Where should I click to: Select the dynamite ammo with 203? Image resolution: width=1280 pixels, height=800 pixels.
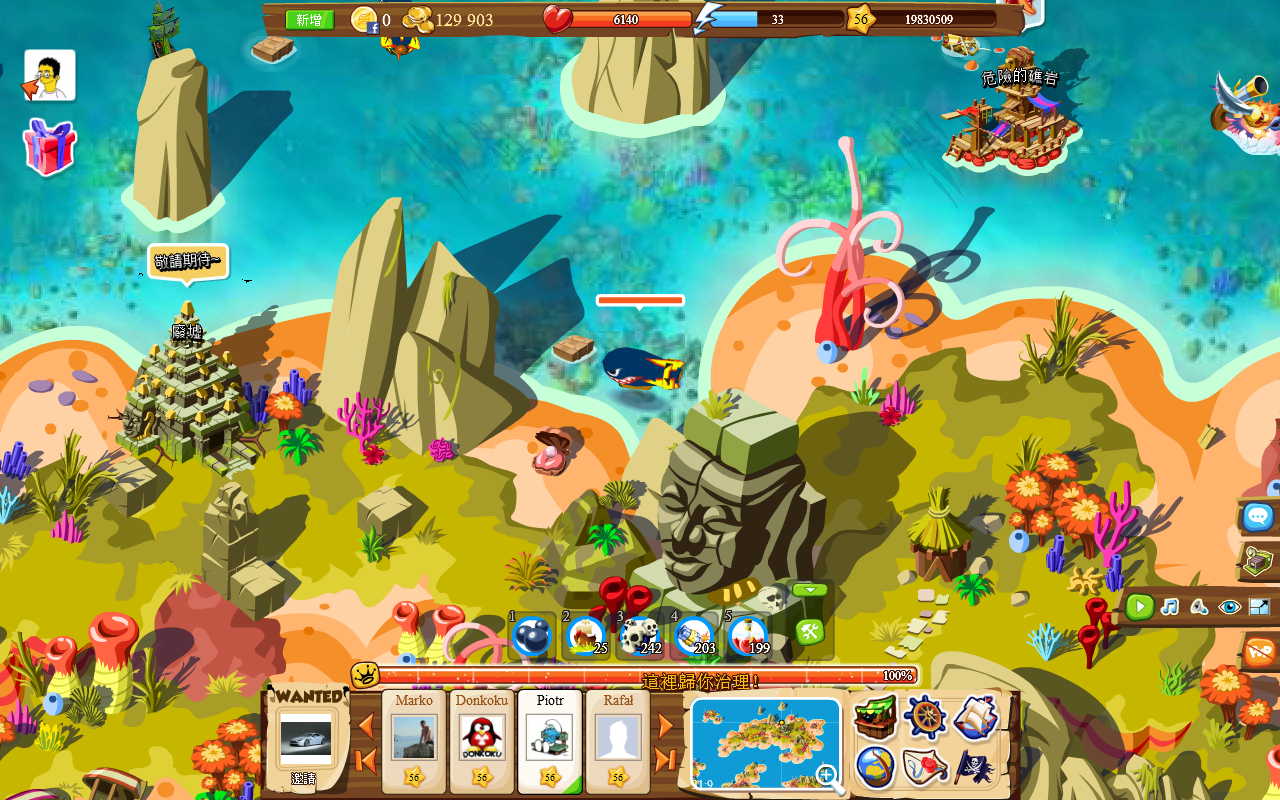(693, 636)
